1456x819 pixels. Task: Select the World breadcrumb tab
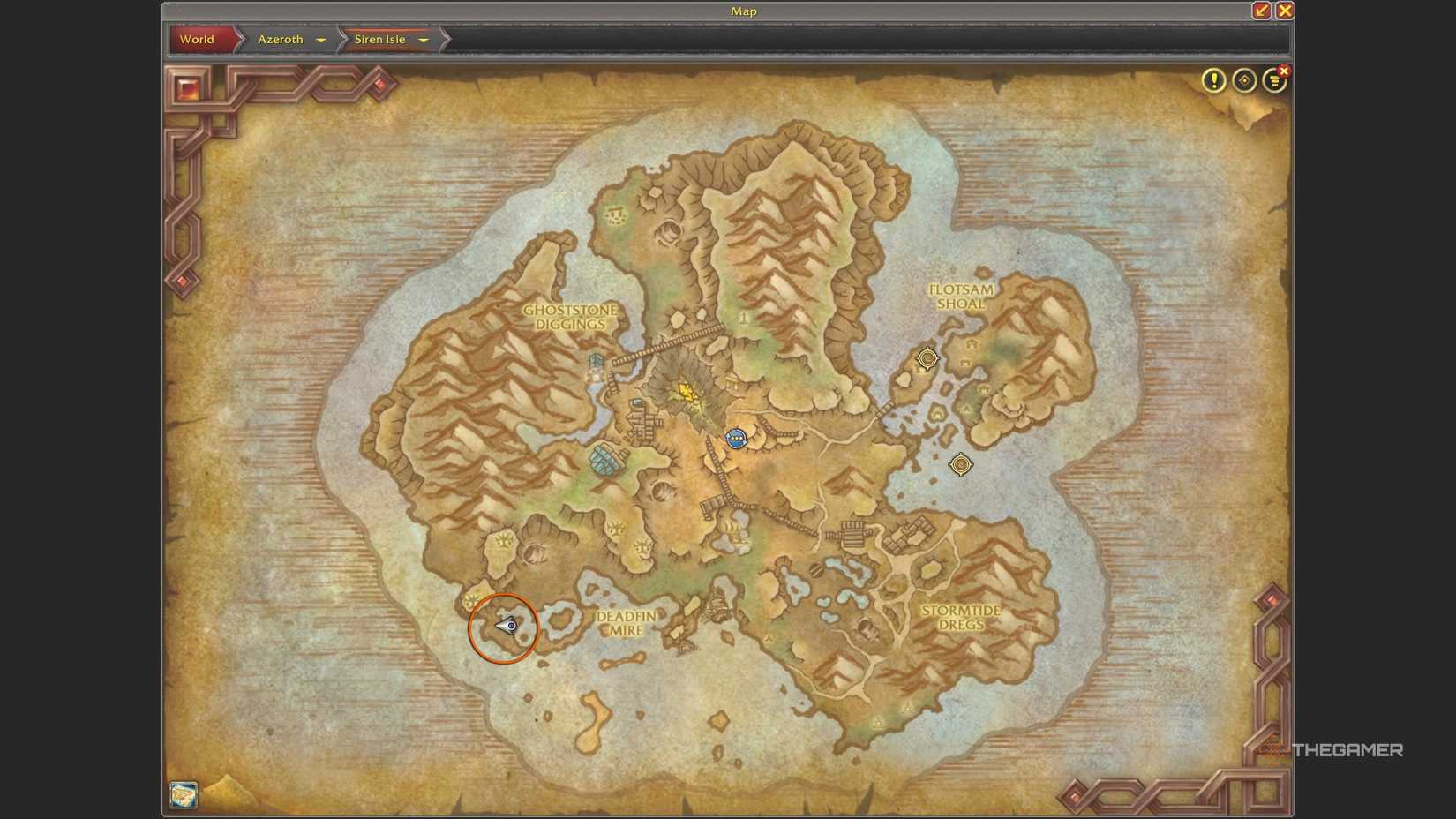(x=197, y=40)
